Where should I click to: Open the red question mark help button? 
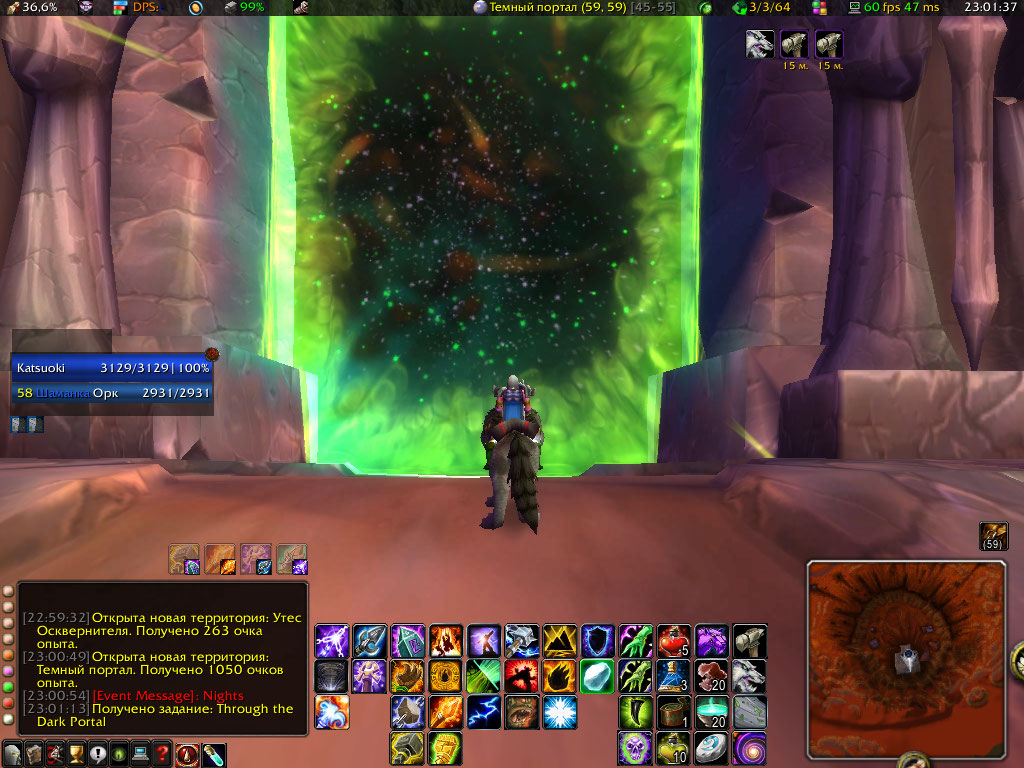[162, 754]
